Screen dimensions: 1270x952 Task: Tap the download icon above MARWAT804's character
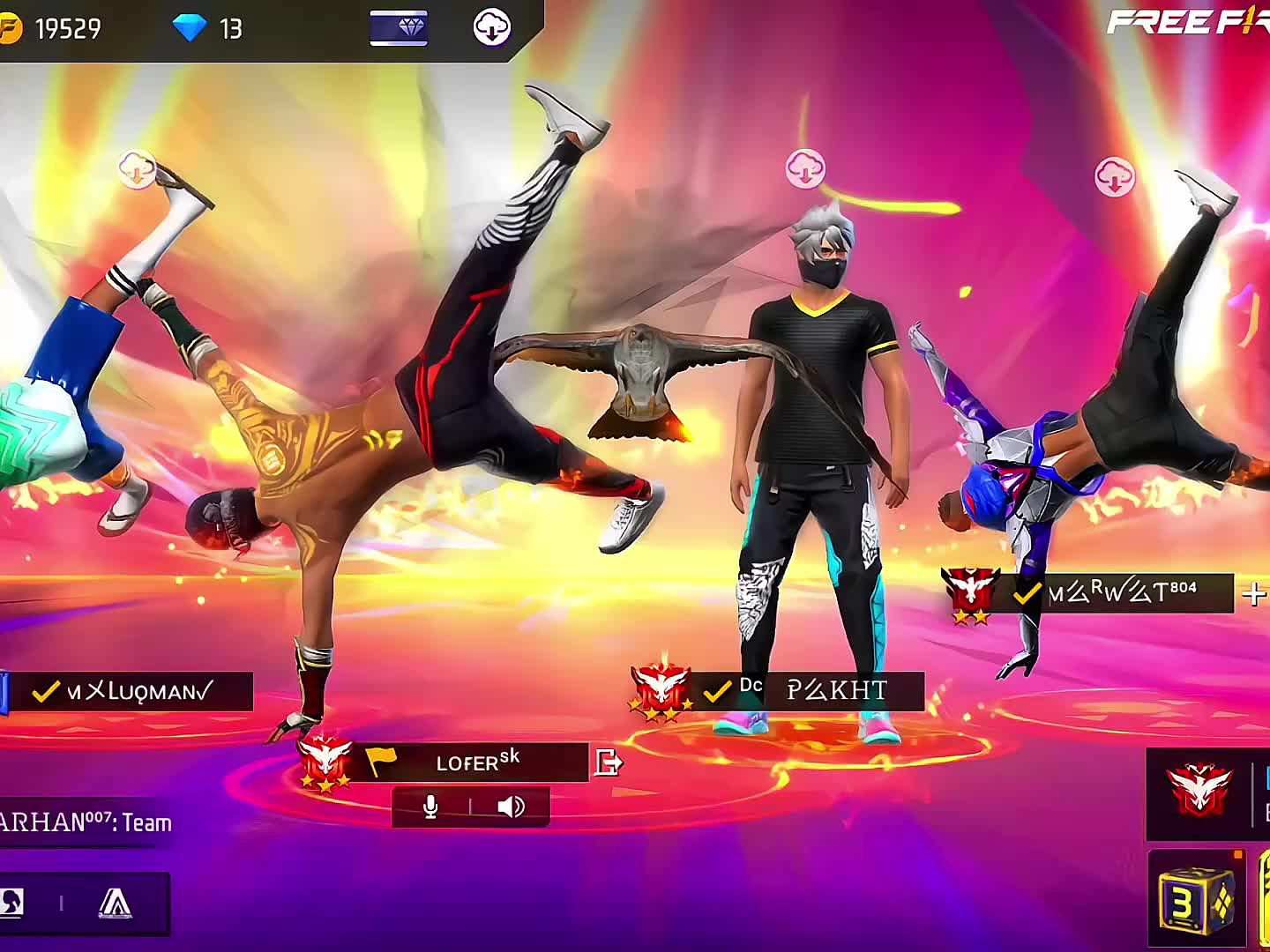click(x=1114, y=177)
